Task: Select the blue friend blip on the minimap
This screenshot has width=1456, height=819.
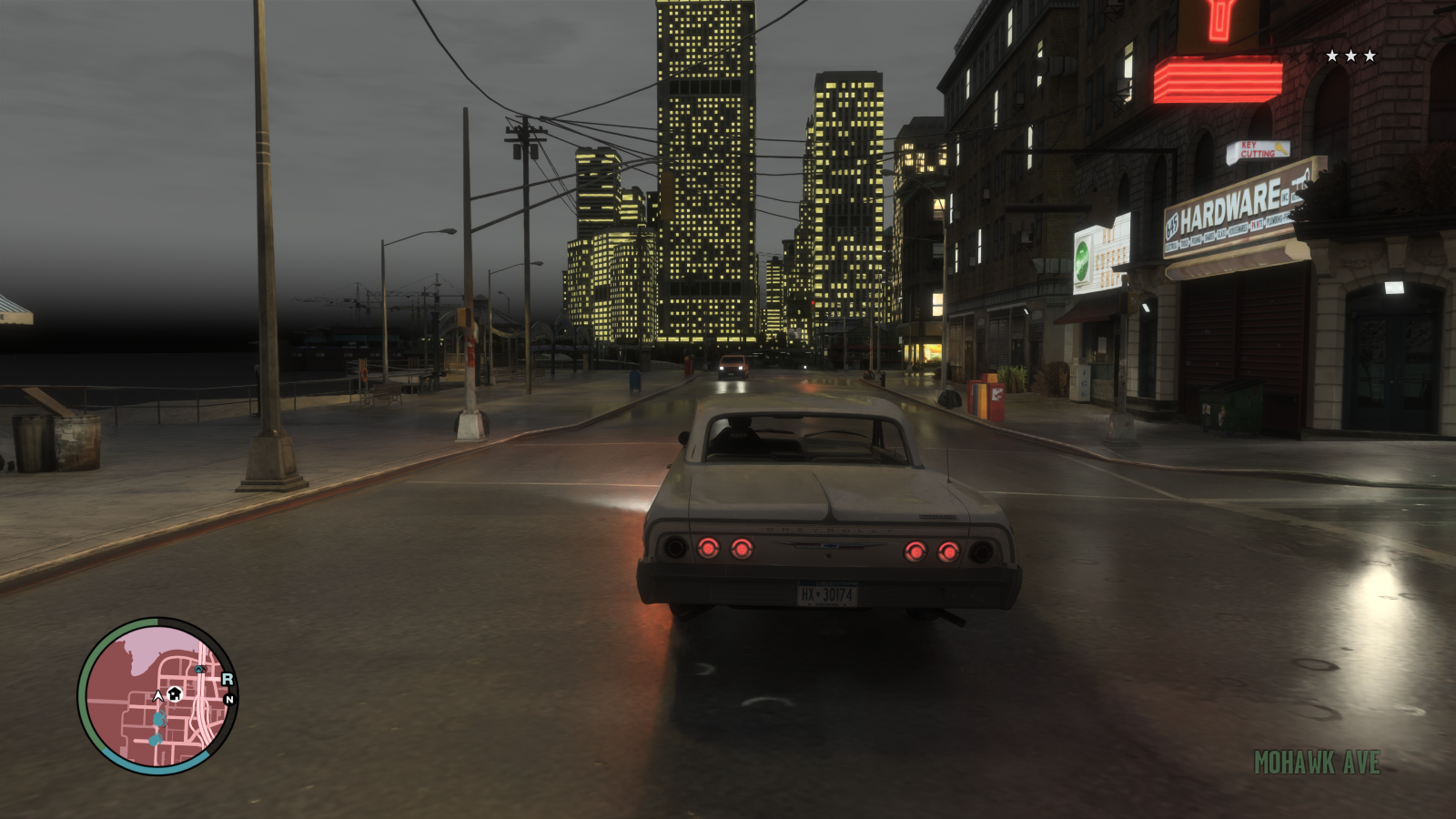Action: click(x=157, y=719)
